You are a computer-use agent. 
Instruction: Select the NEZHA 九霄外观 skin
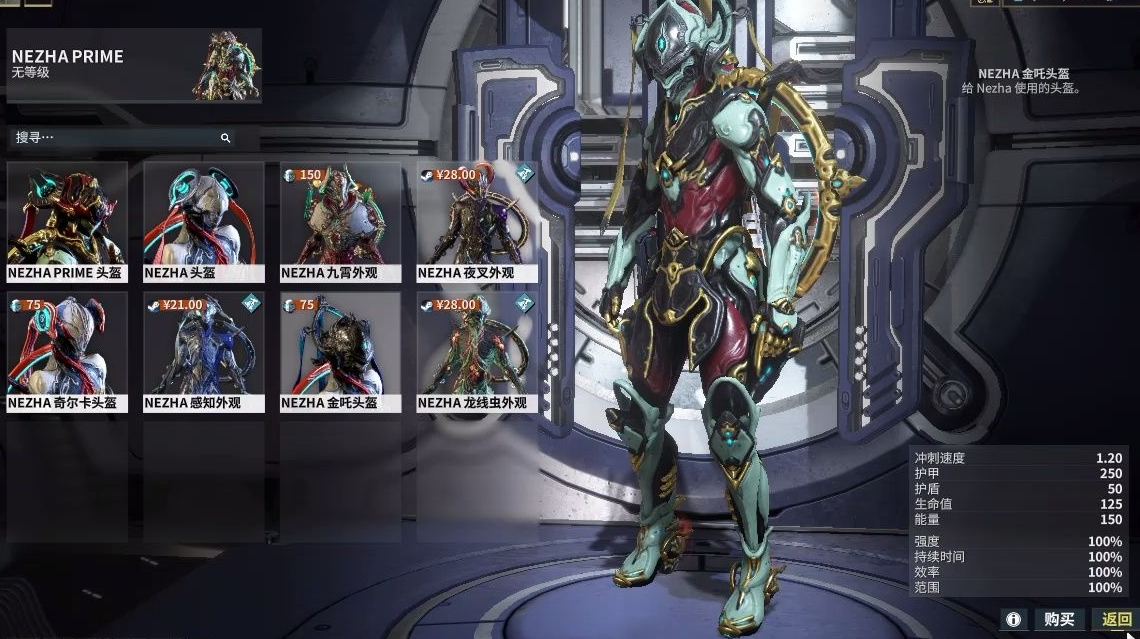coord(341,222)
